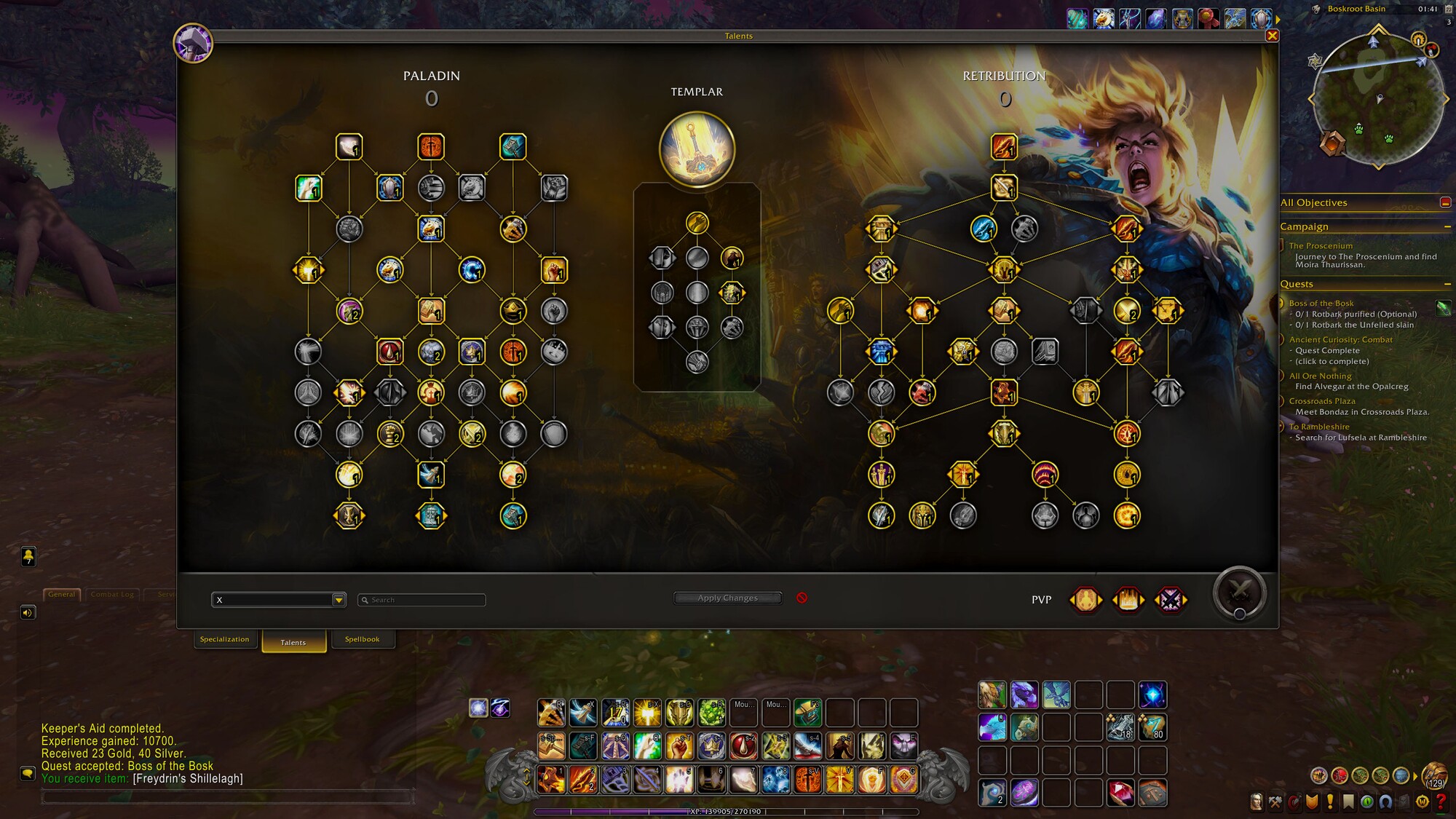Open The Proscenium campaign objective

coord(1321,246)
